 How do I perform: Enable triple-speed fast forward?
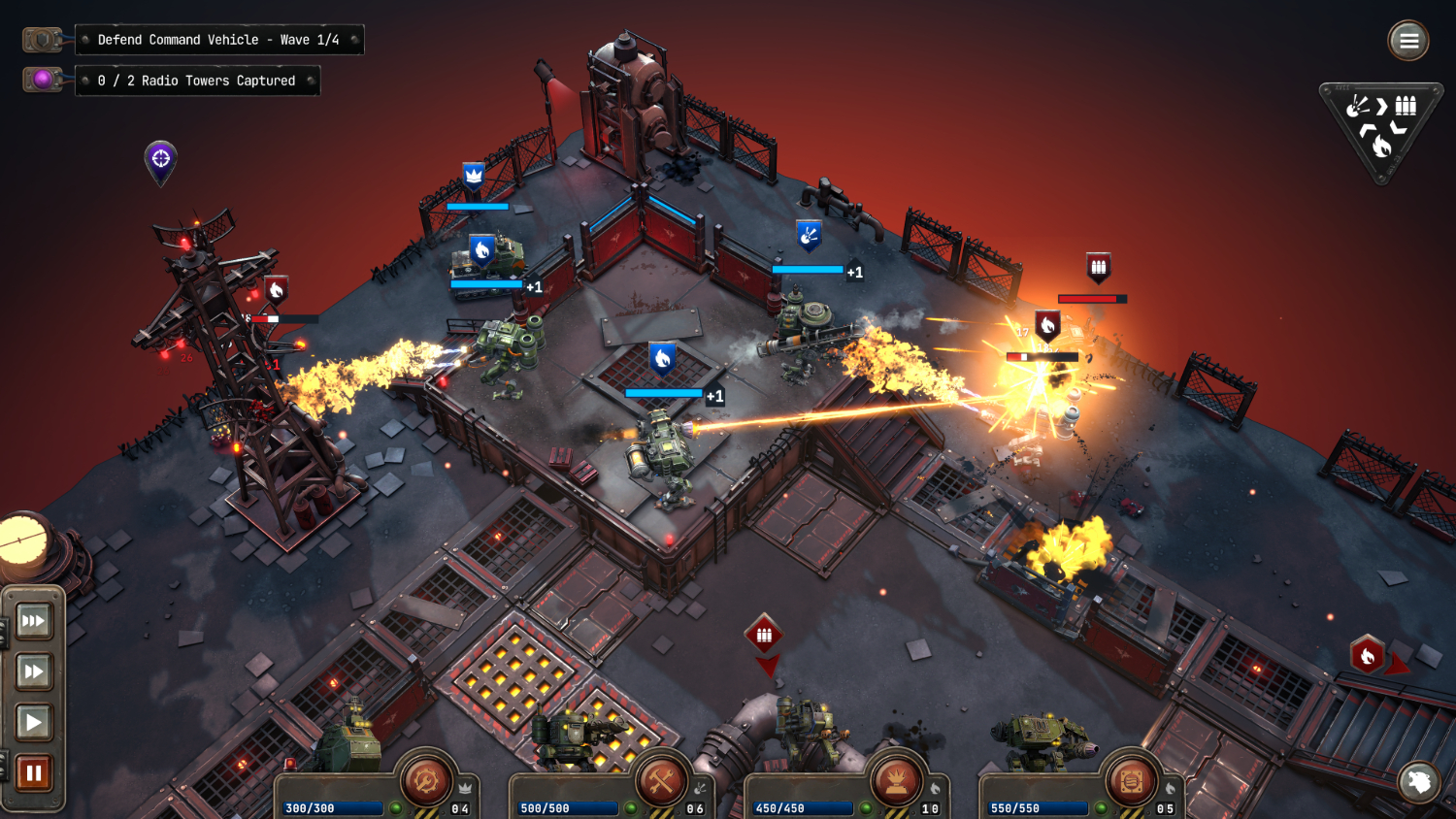[33, 621]
